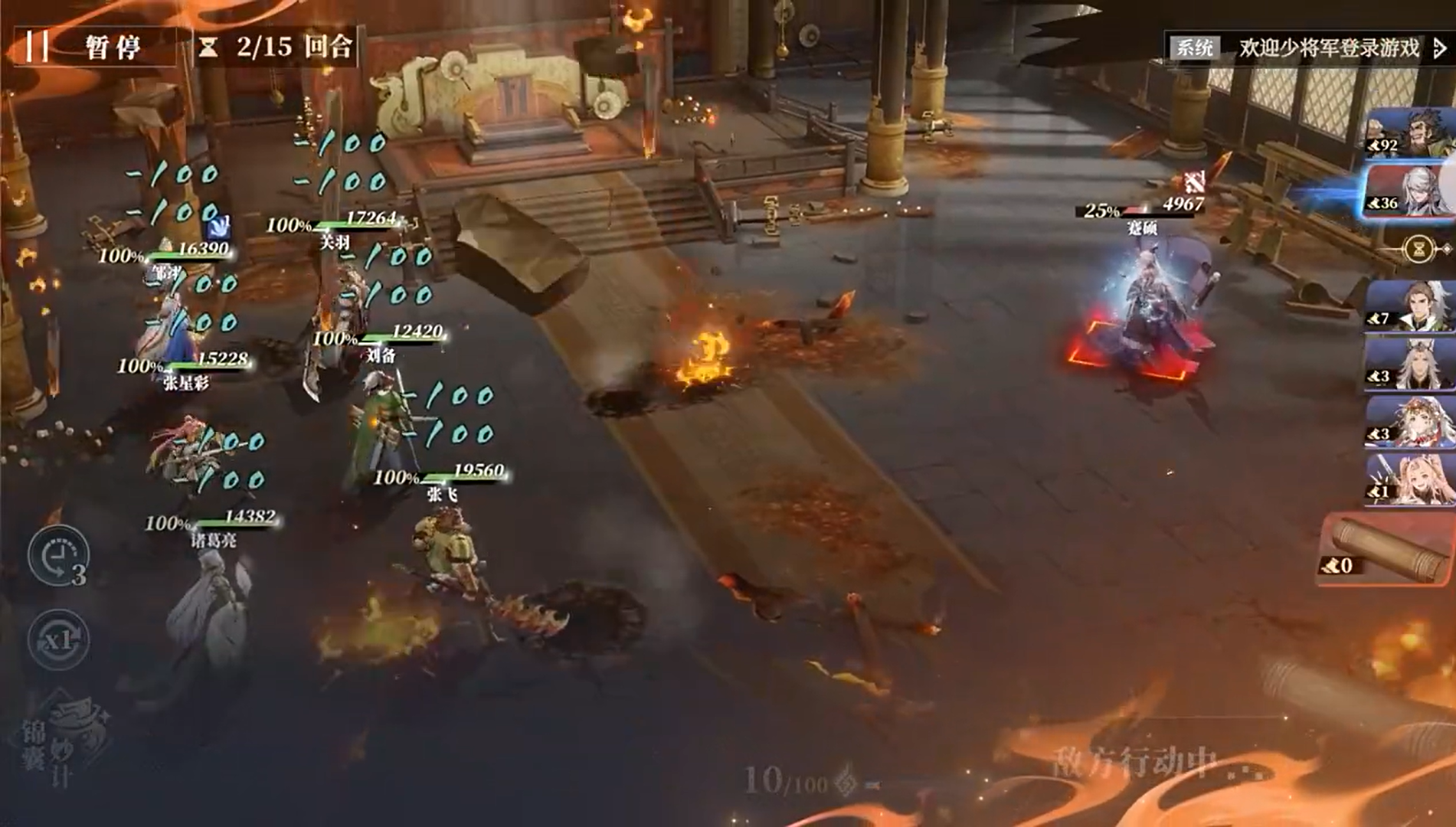The width and height of the screenshot is (1456, 827).
Task: Toggle the x1 battle speed button
Action: click(59, 639)
